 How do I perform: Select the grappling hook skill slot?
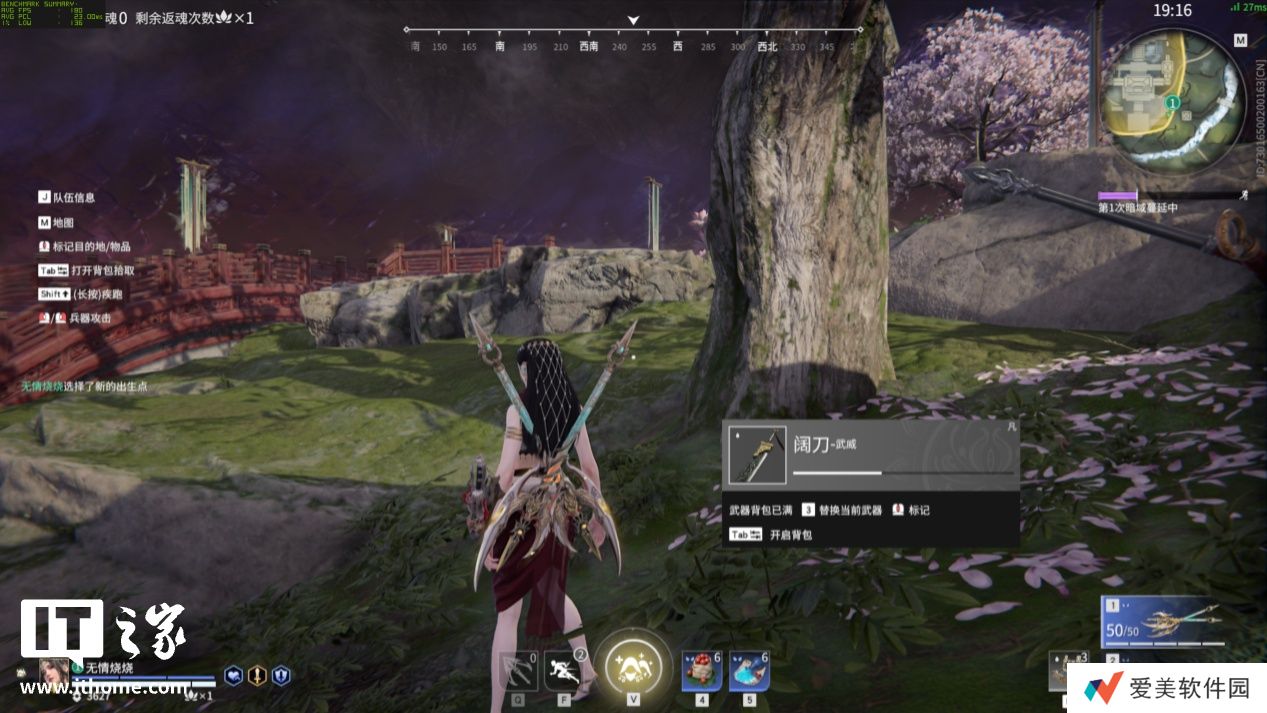click(518, 670)
